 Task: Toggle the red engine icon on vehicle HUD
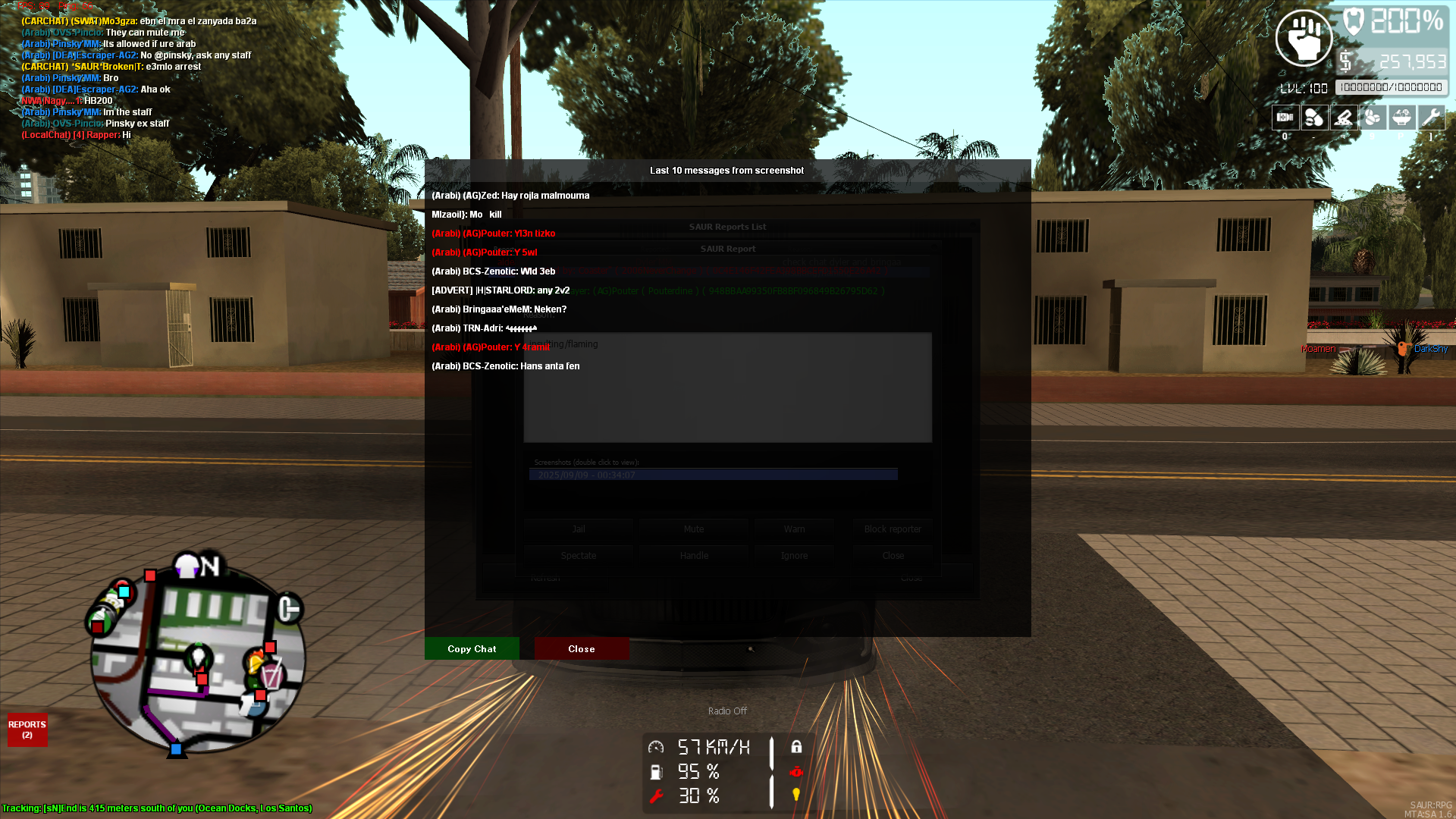[796, 771]
